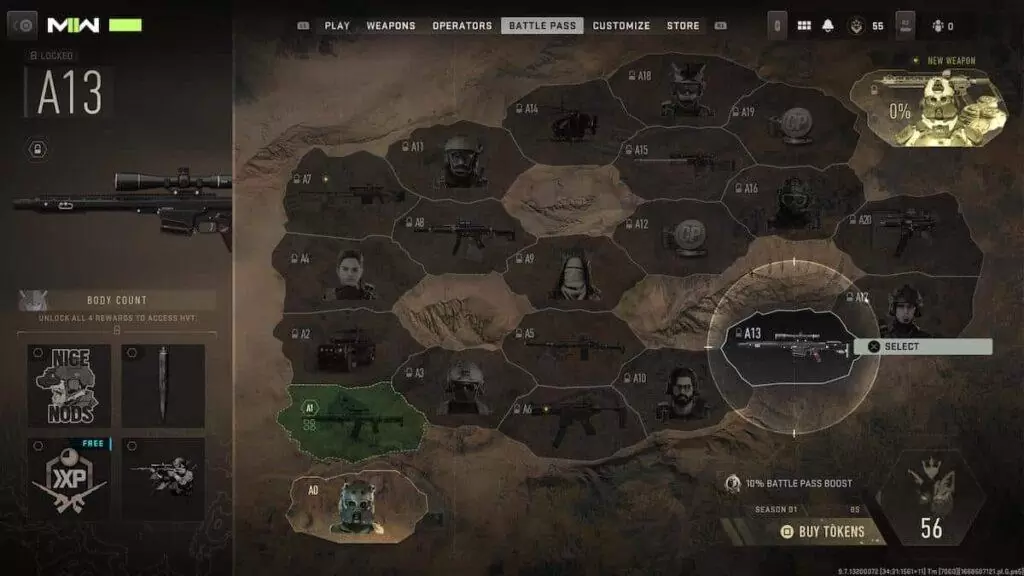Viewport: 1024px width, 576px height.
Task: Select the Battle Pass tab
Action: [x=542, y=26]
